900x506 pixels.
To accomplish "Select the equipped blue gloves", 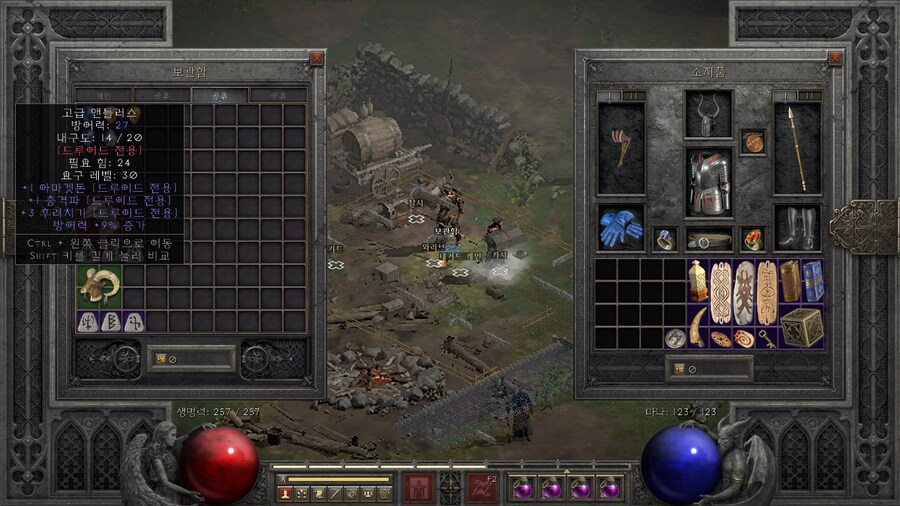I will point(620,229).
